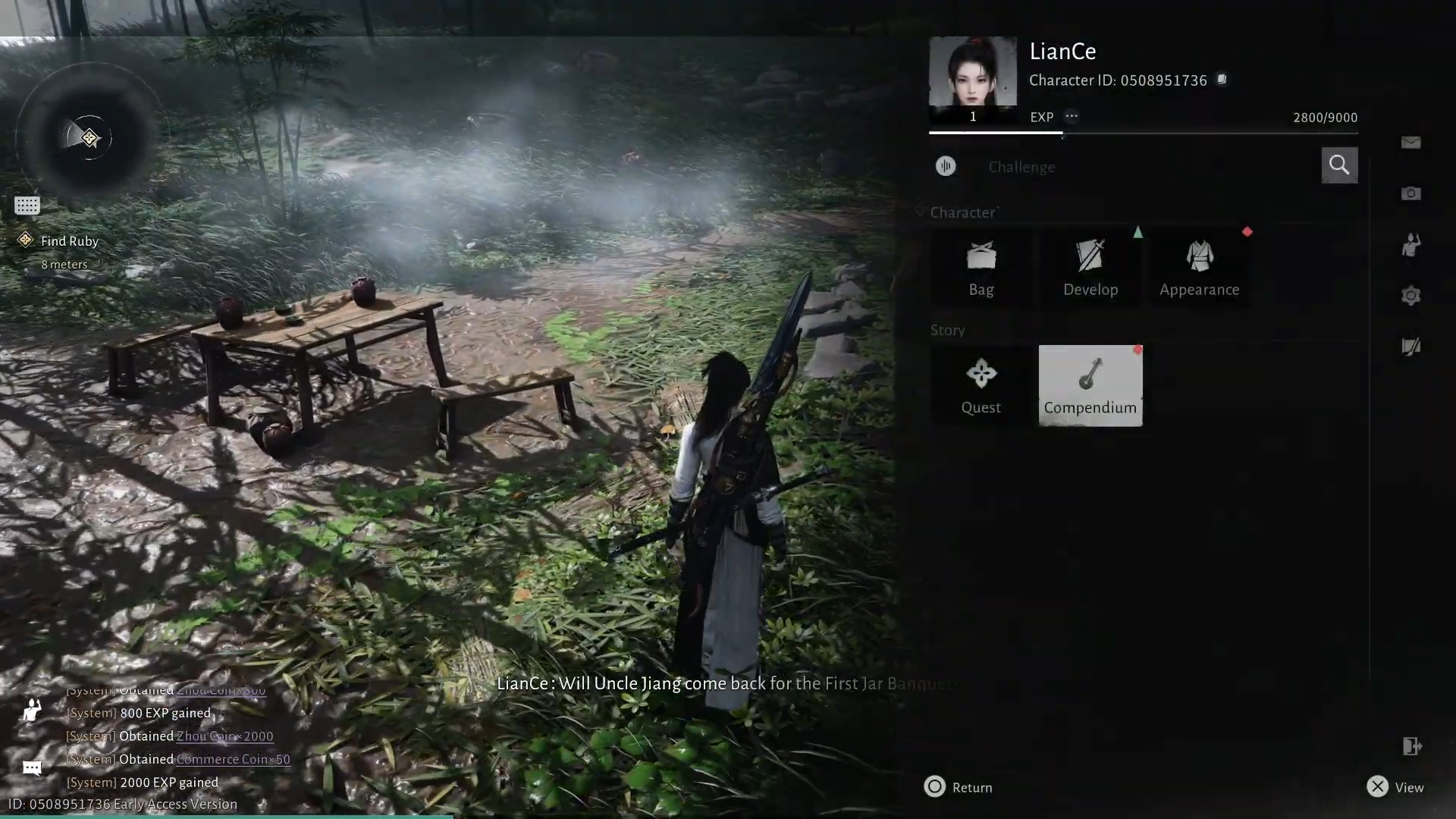Open settings with the gear icon

click(x=1410, y=295)
